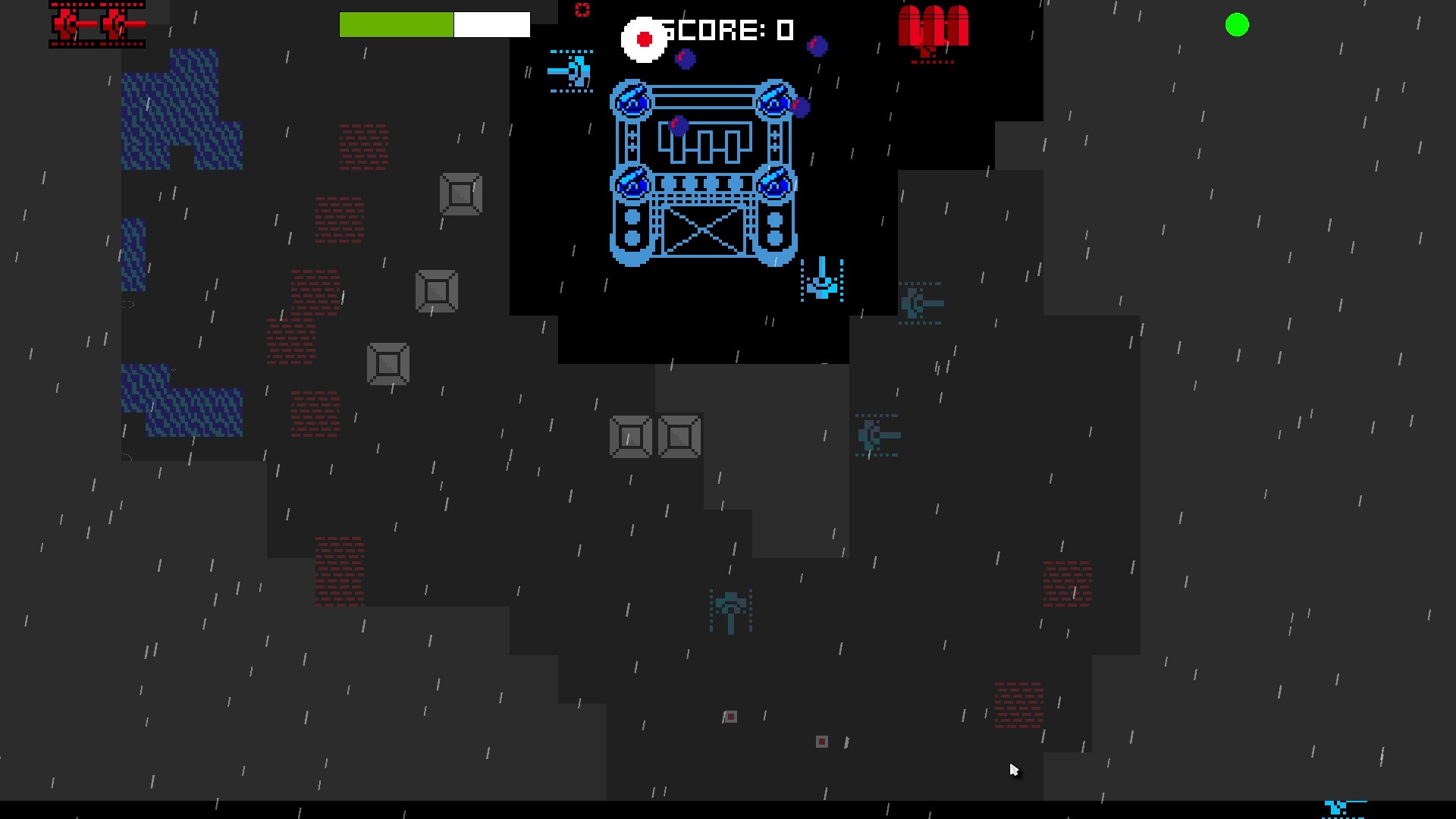The height and width of the screenshot is (819, 1456).
Task: Click the white crosshair with red center
Action: 643,39
